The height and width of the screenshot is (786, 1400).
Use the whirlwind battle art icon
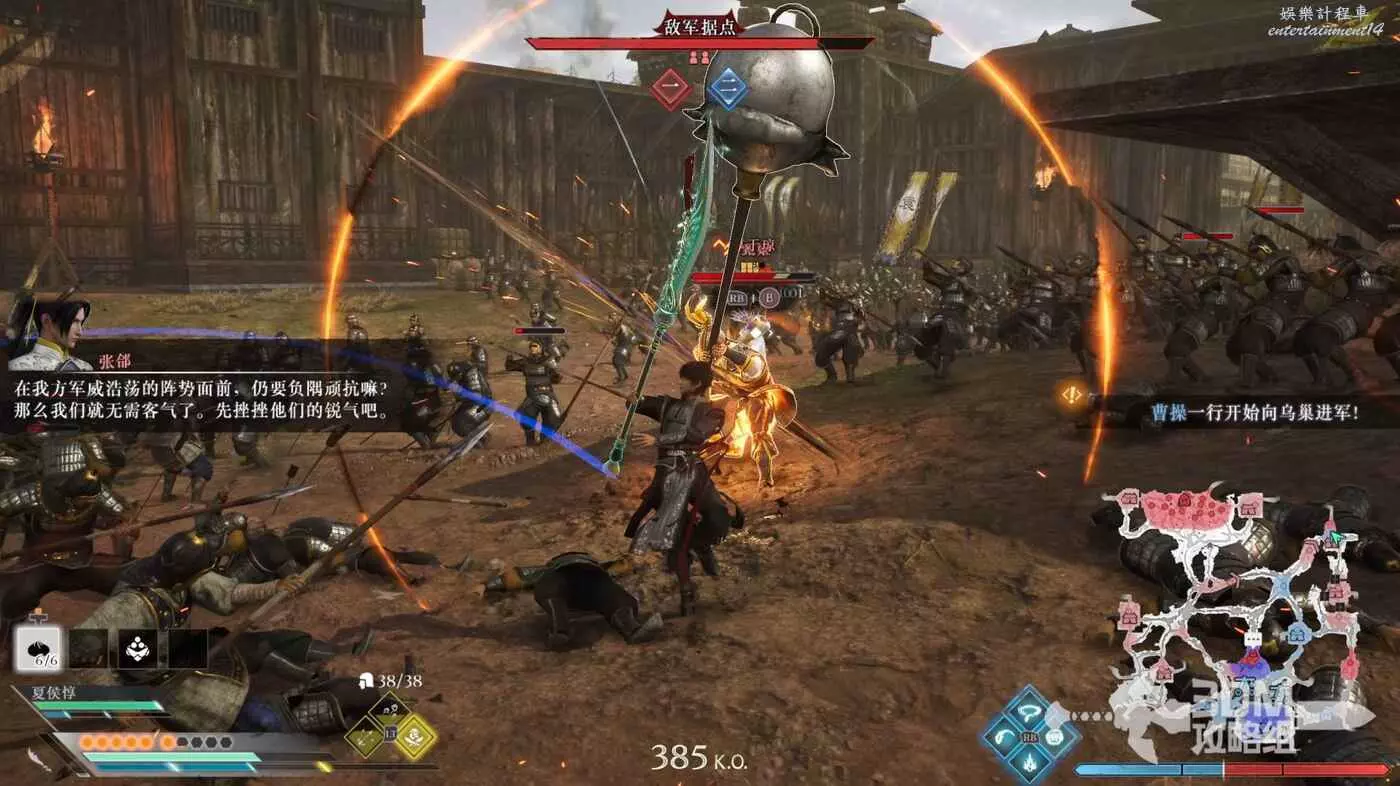1029,711
